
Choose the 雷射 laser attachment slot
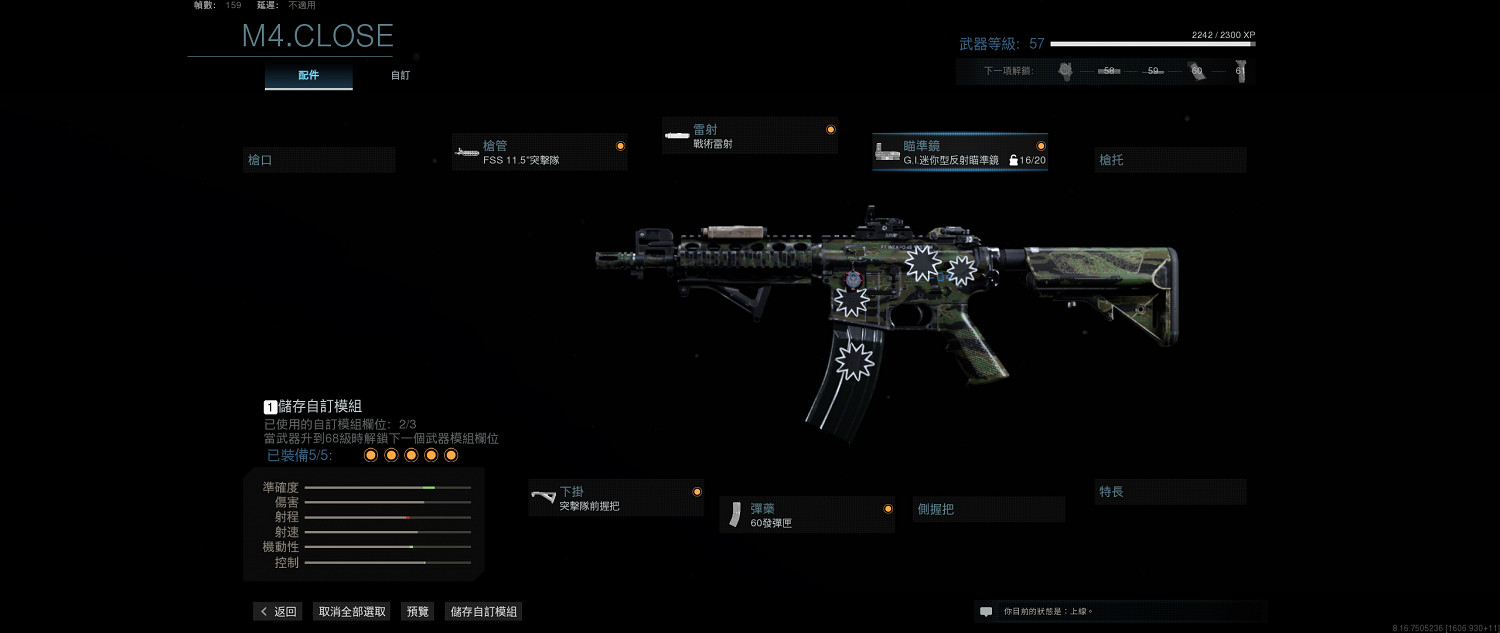(749, 136)
